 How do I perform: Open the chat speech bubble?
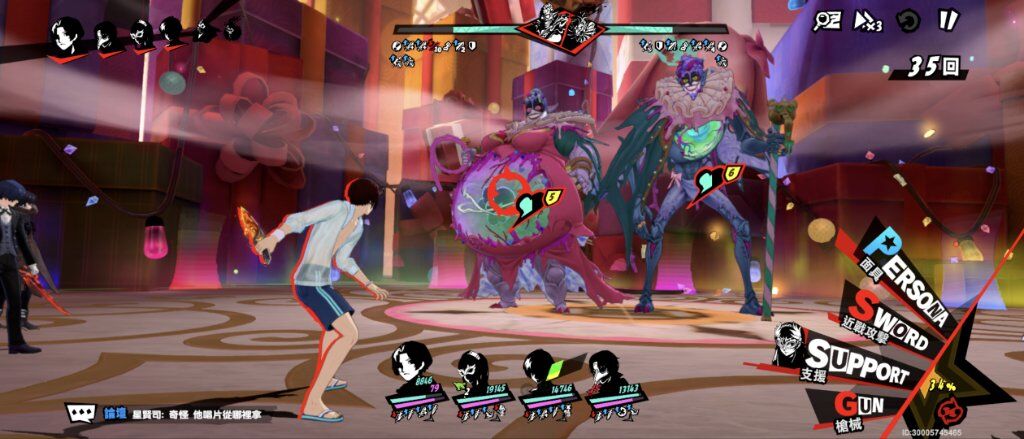(80, 412)
